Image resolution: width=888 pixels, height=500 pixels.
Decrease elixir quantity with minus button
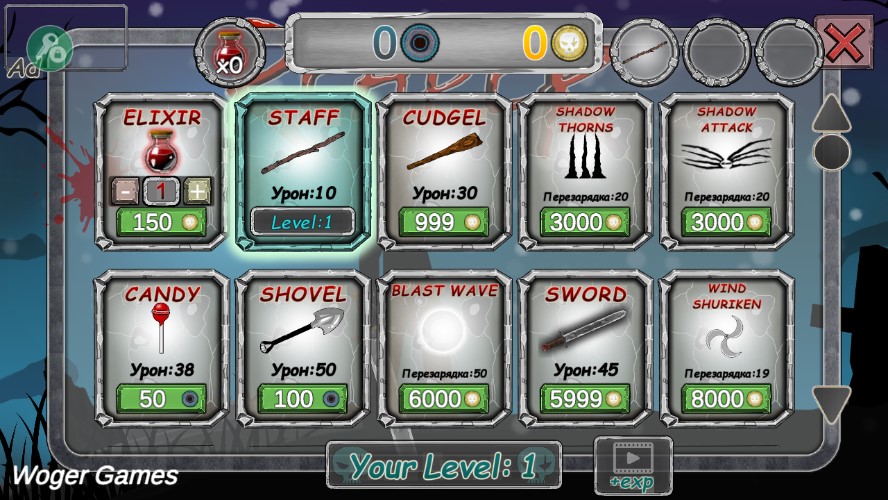[126, 191]
